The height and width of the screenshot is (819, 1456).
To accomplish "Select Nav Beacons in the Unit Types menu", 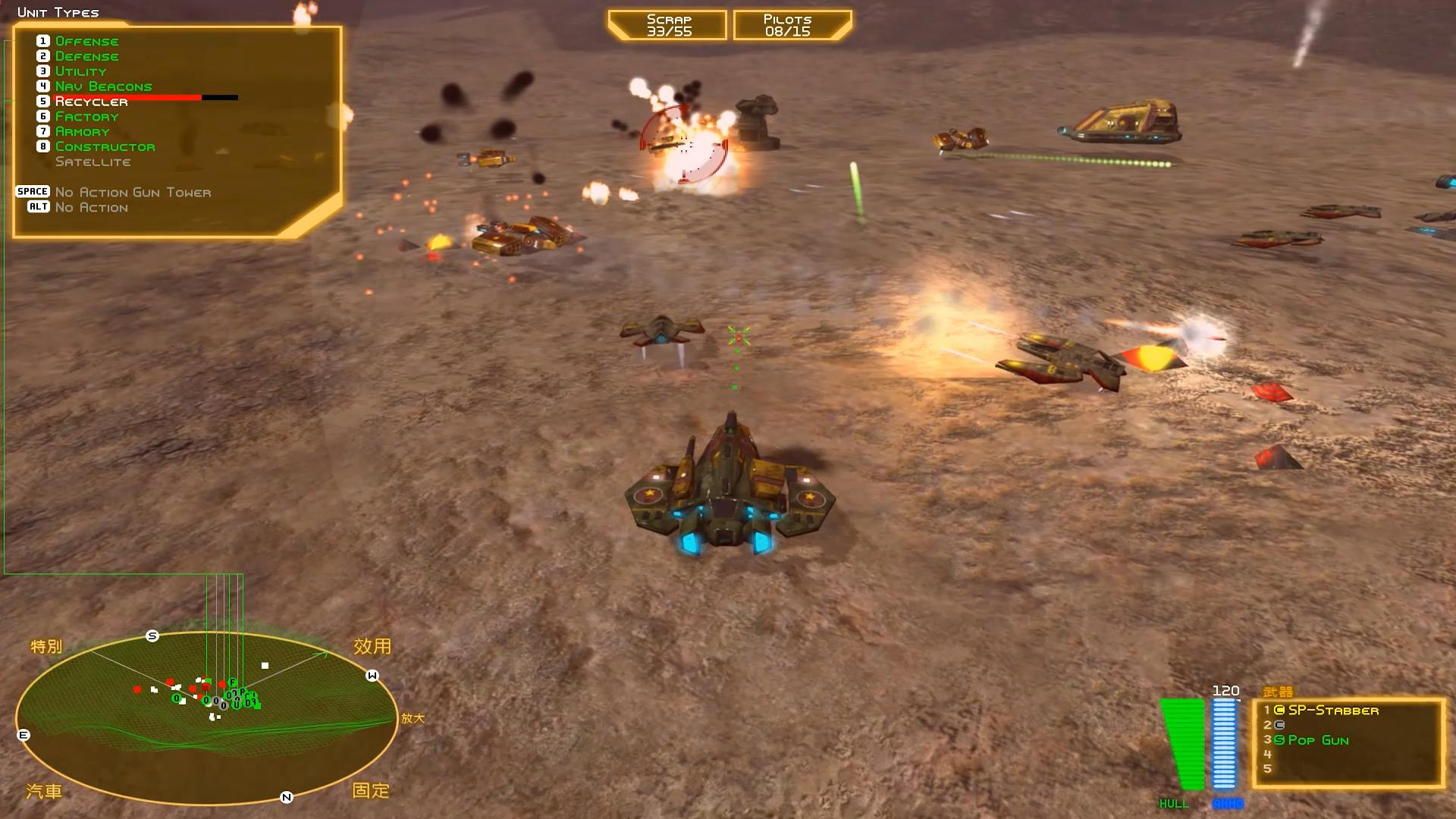I will pyautogui.click(x=103, y=86).
